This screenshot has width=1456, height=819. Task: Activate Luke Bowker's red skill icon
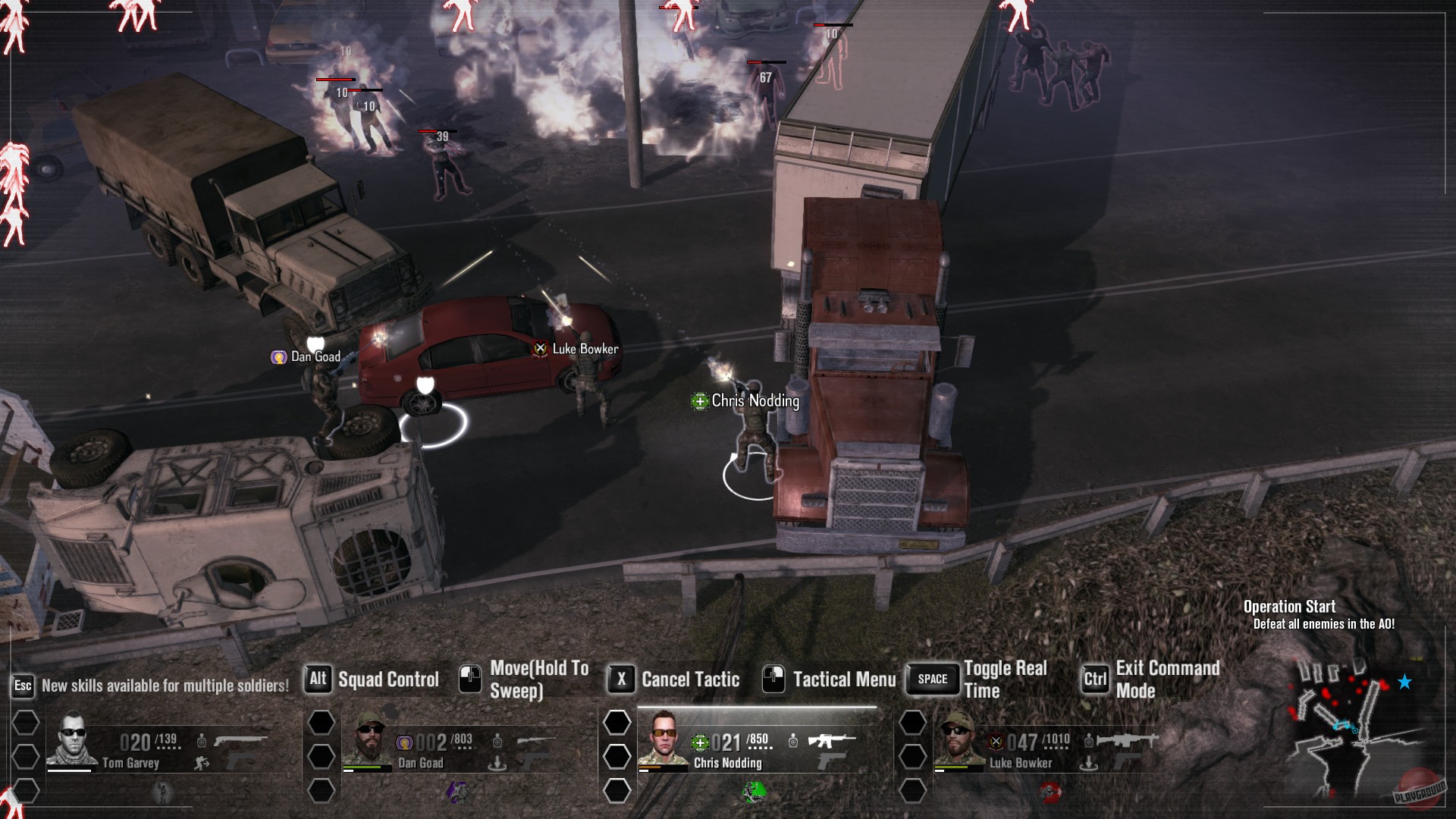pyautogui.click(x=1048, y=792)
